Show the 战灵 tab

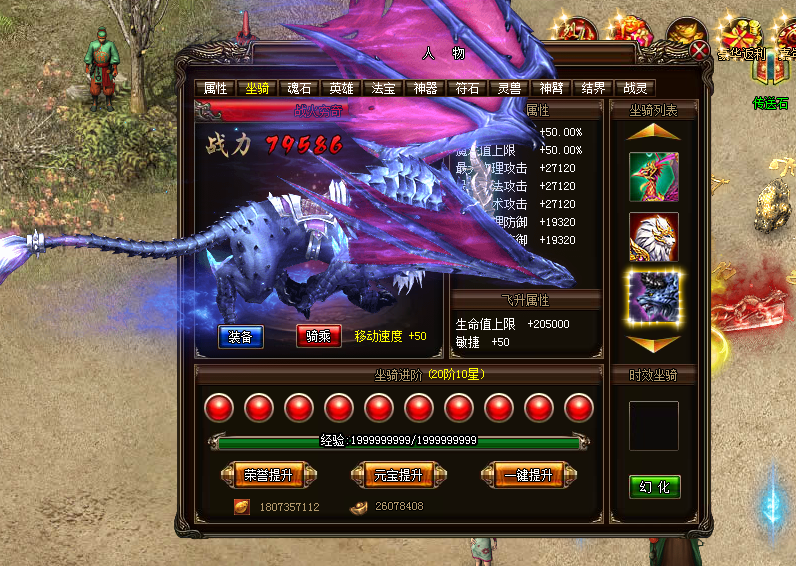click(x=635, y=88)
